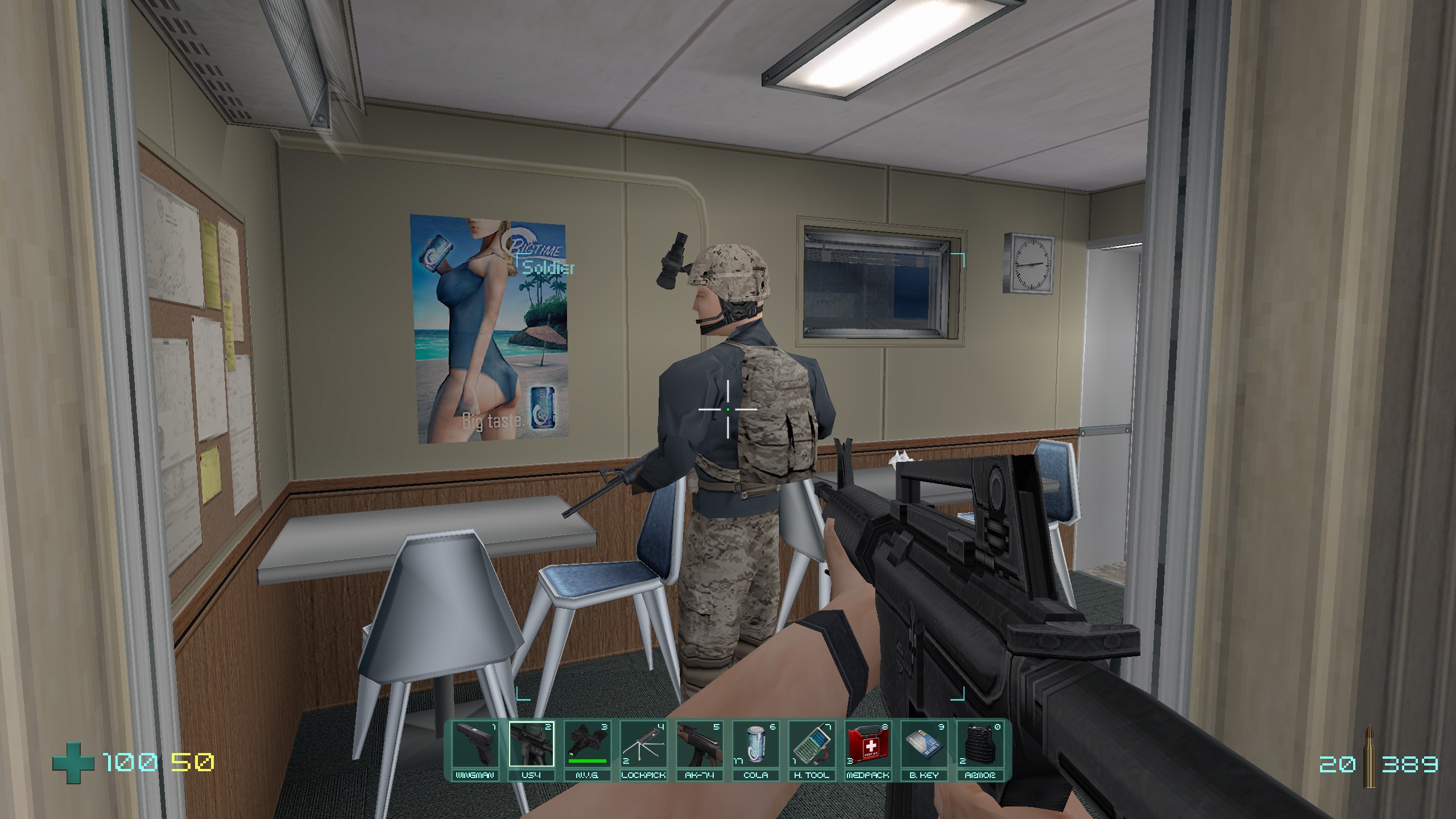Viewport: 1456px width, 819px height.
Task: Use the Cola can item
Action: click(x=755, y=746)
